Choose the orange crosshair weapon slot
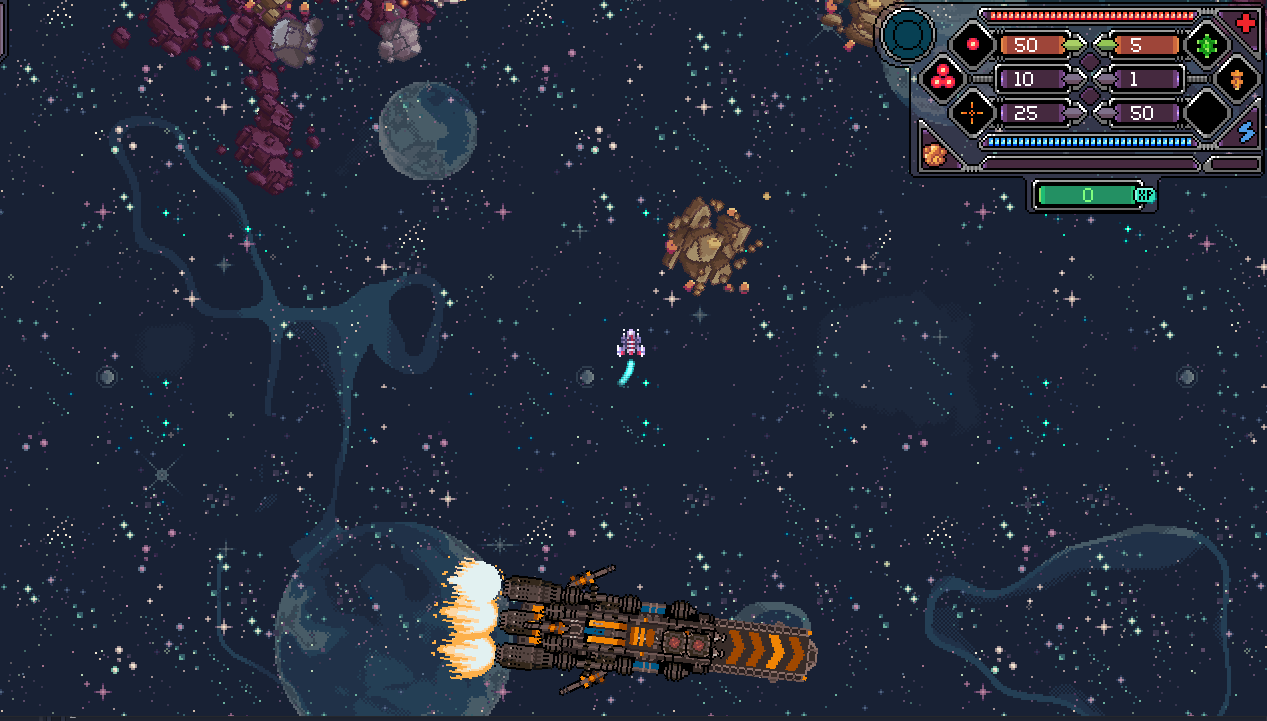 tap(972, 112)
